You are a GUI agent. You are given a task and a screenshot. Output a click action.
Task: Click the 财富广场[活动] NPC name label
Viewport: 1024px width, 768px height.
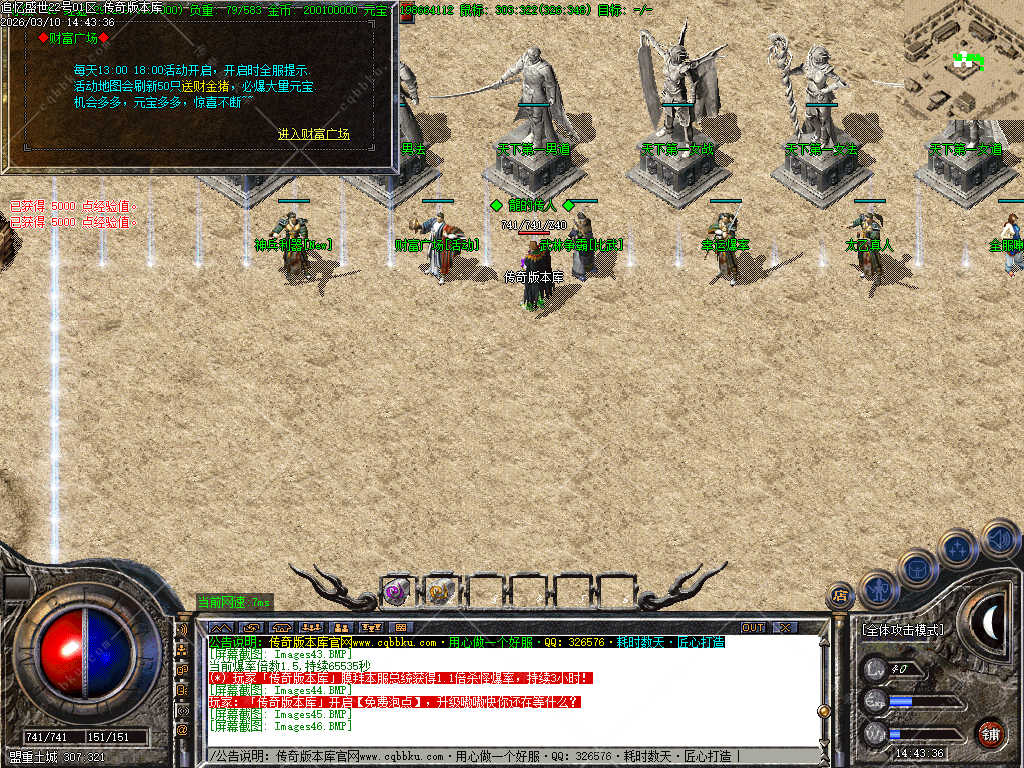coord(437,244)
